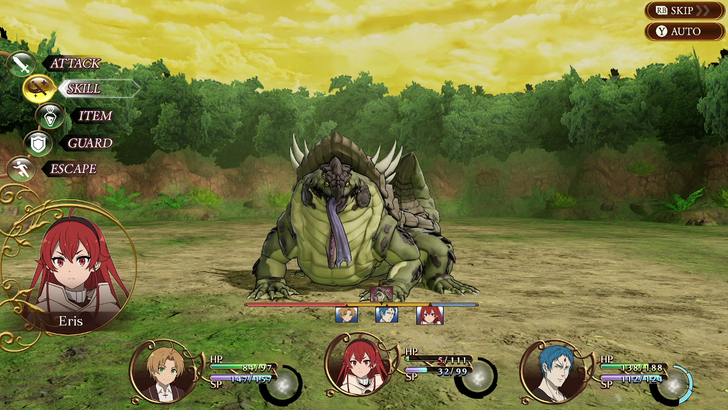The height and width of the screenshot is (410, 728).
Task: Open the SKILL menu
Action: pos(82,88)
